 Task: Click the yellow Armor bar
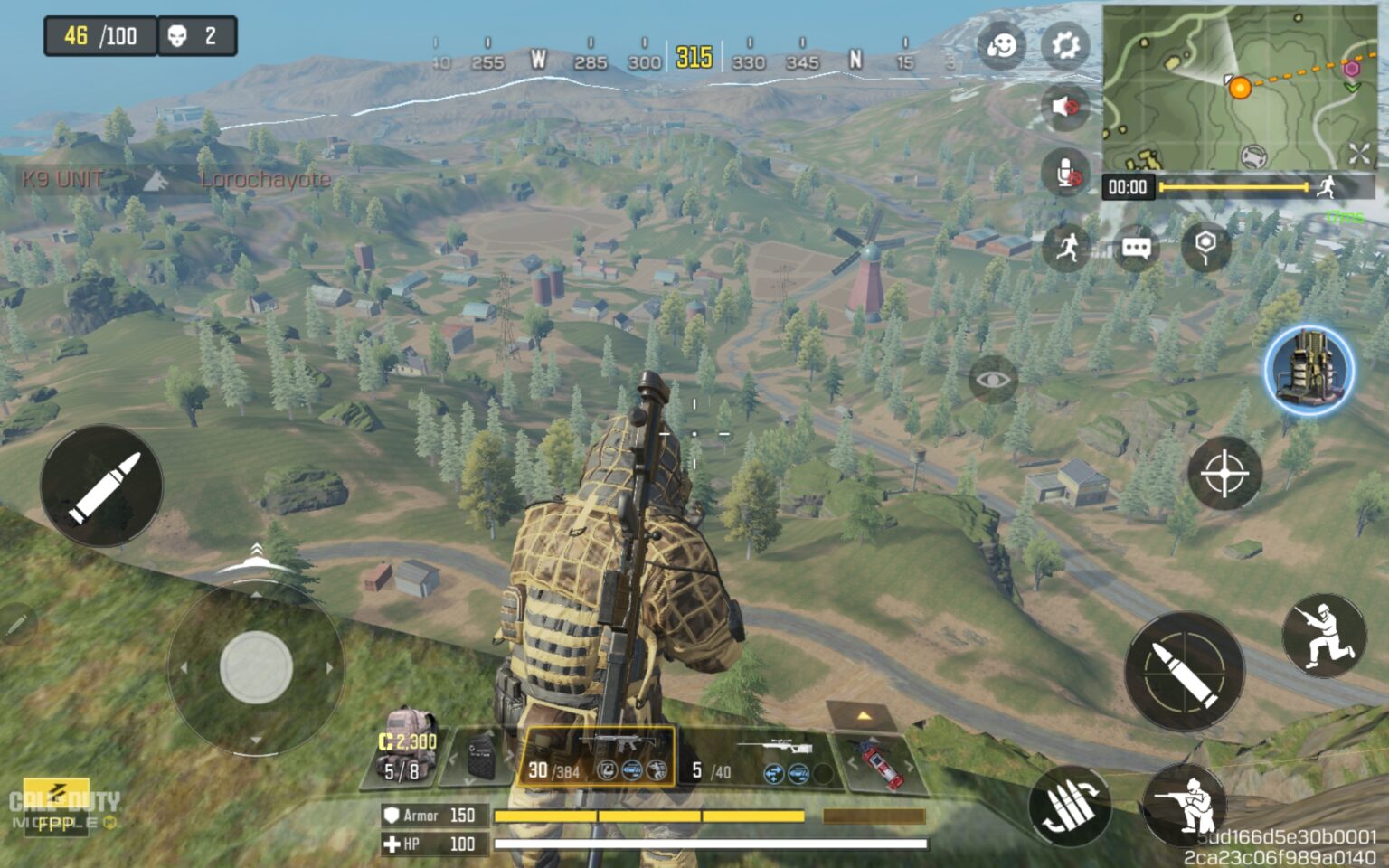tap(651, 815)
